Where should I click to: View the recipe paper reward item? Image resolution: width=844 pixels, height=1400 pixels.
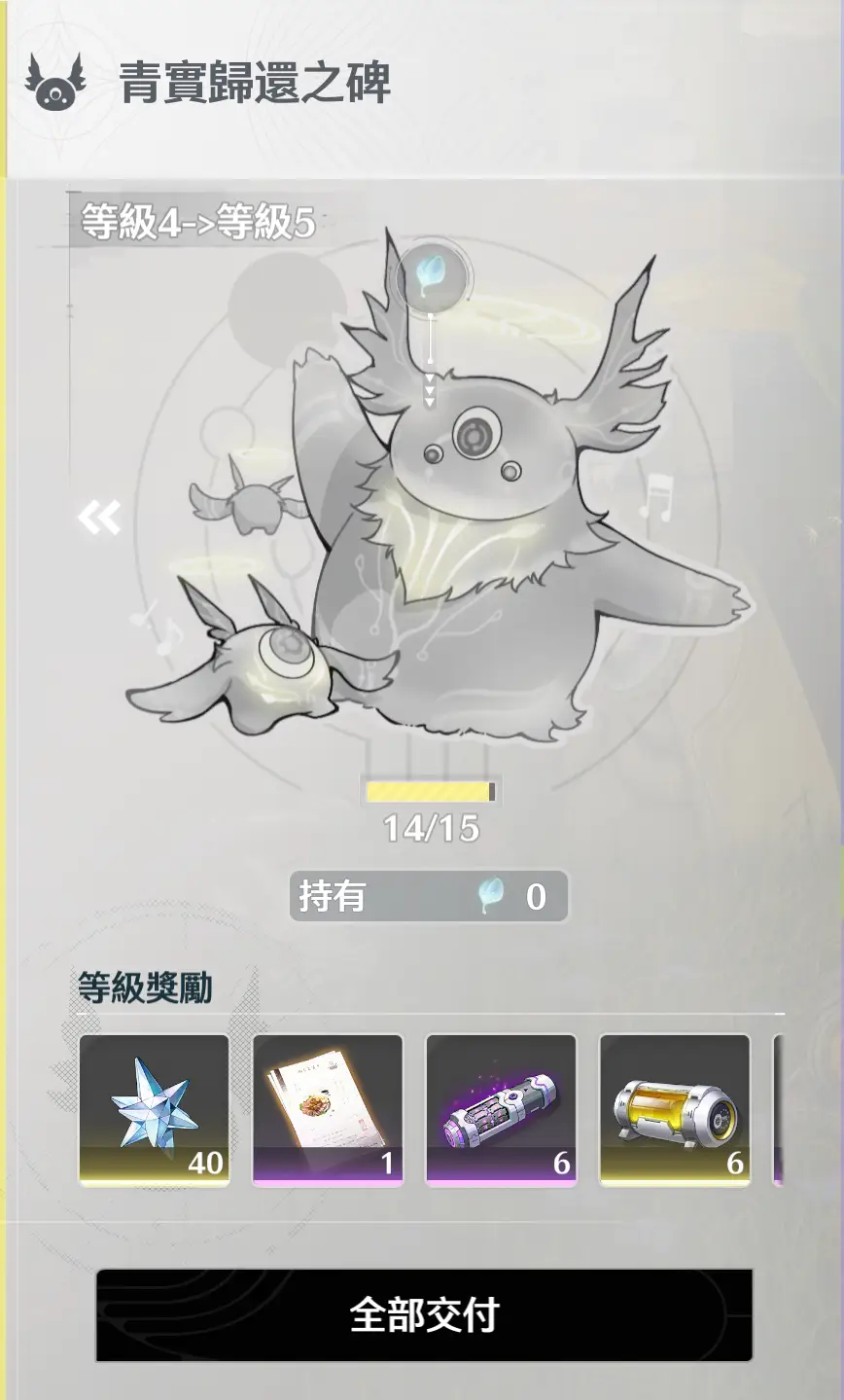tap(328, 1110)
